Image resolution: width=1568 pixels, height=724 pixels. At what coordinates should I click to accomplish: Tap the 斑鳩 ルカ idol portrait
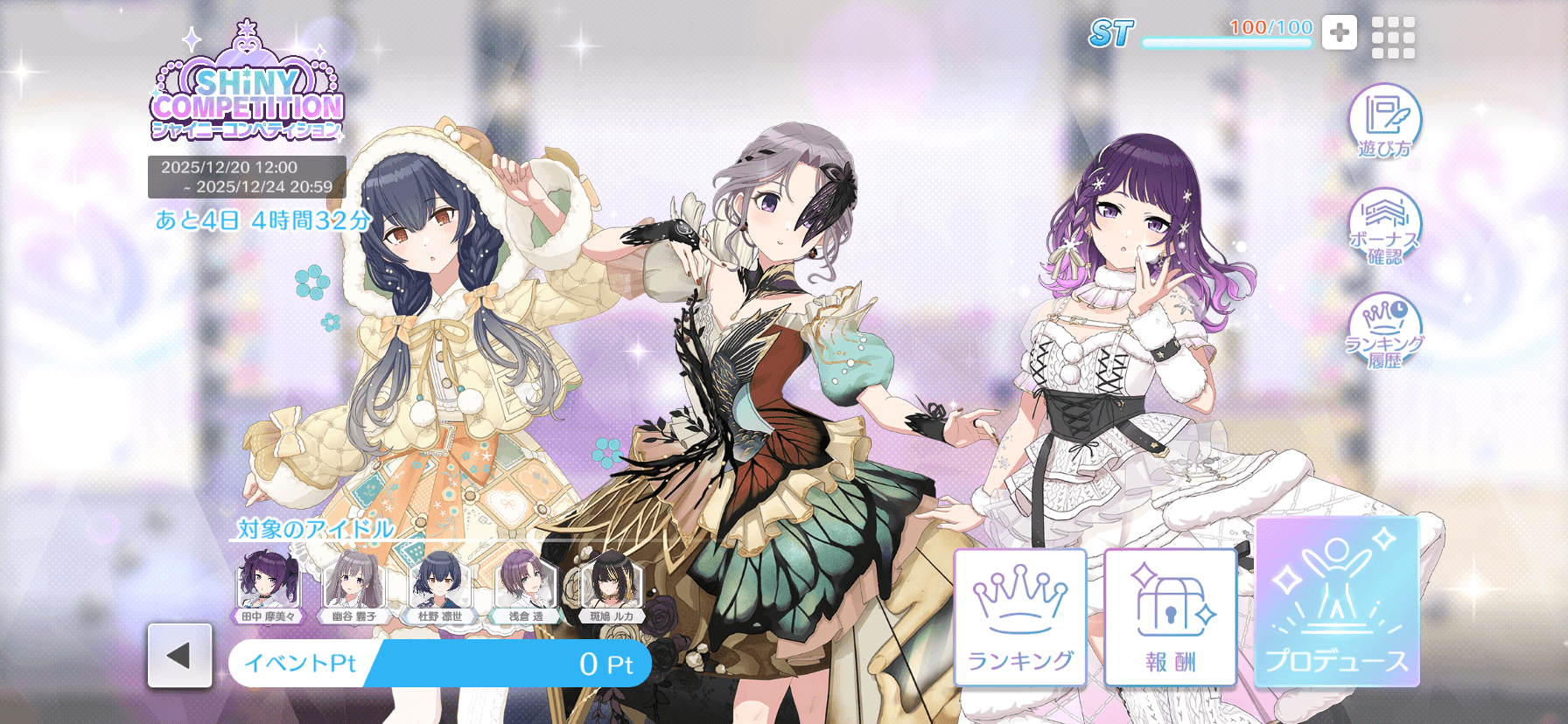point(611,584)
